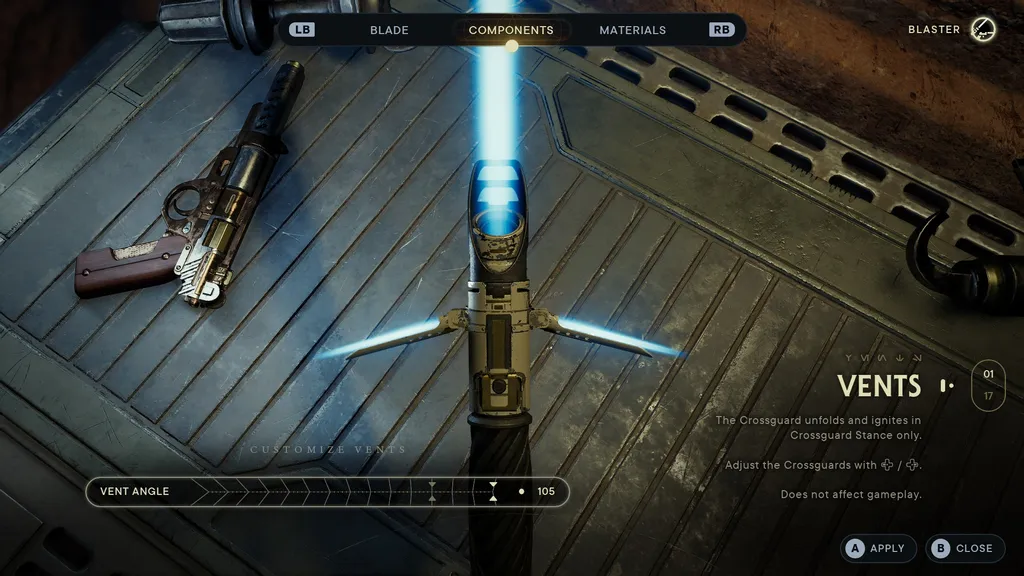
Task: Switch to the Blade tab
Action: pyautogui.click(x=389, y=30)
